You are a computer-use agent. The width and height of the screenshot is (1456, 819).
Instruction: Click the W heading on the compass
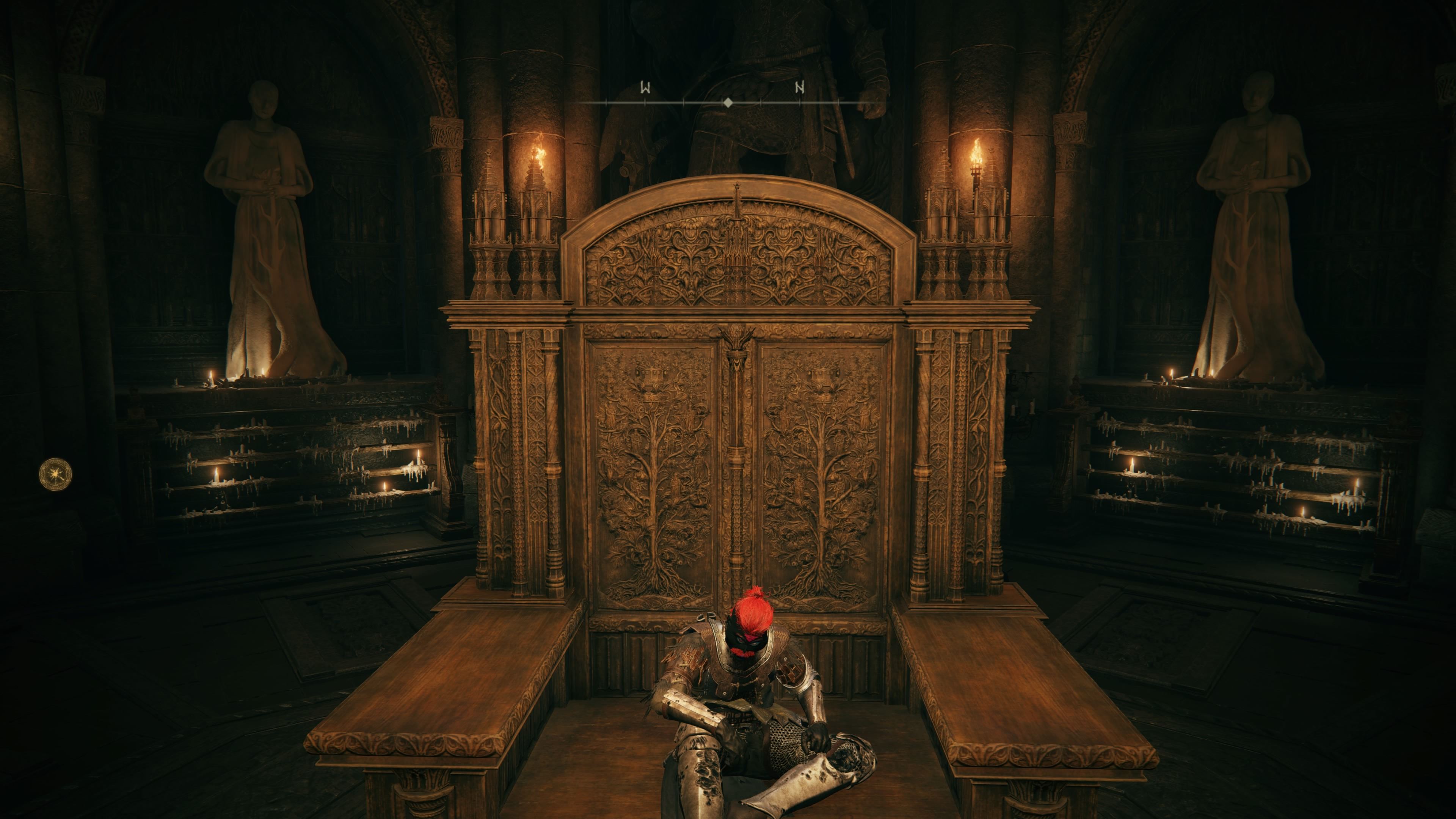point(645,88)
